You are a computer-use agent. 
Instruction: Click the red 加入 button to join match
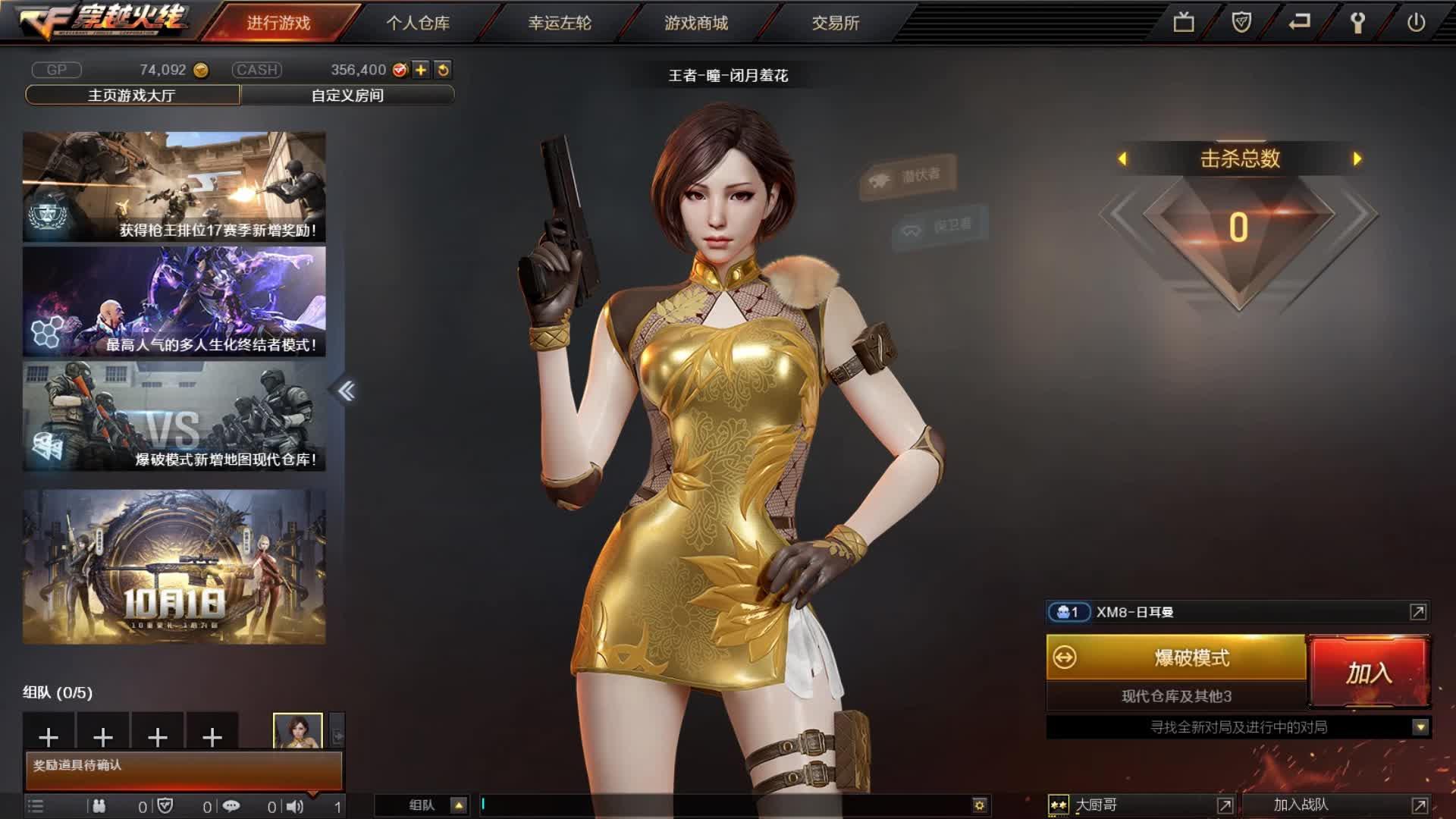click(x=1370, y=670)
